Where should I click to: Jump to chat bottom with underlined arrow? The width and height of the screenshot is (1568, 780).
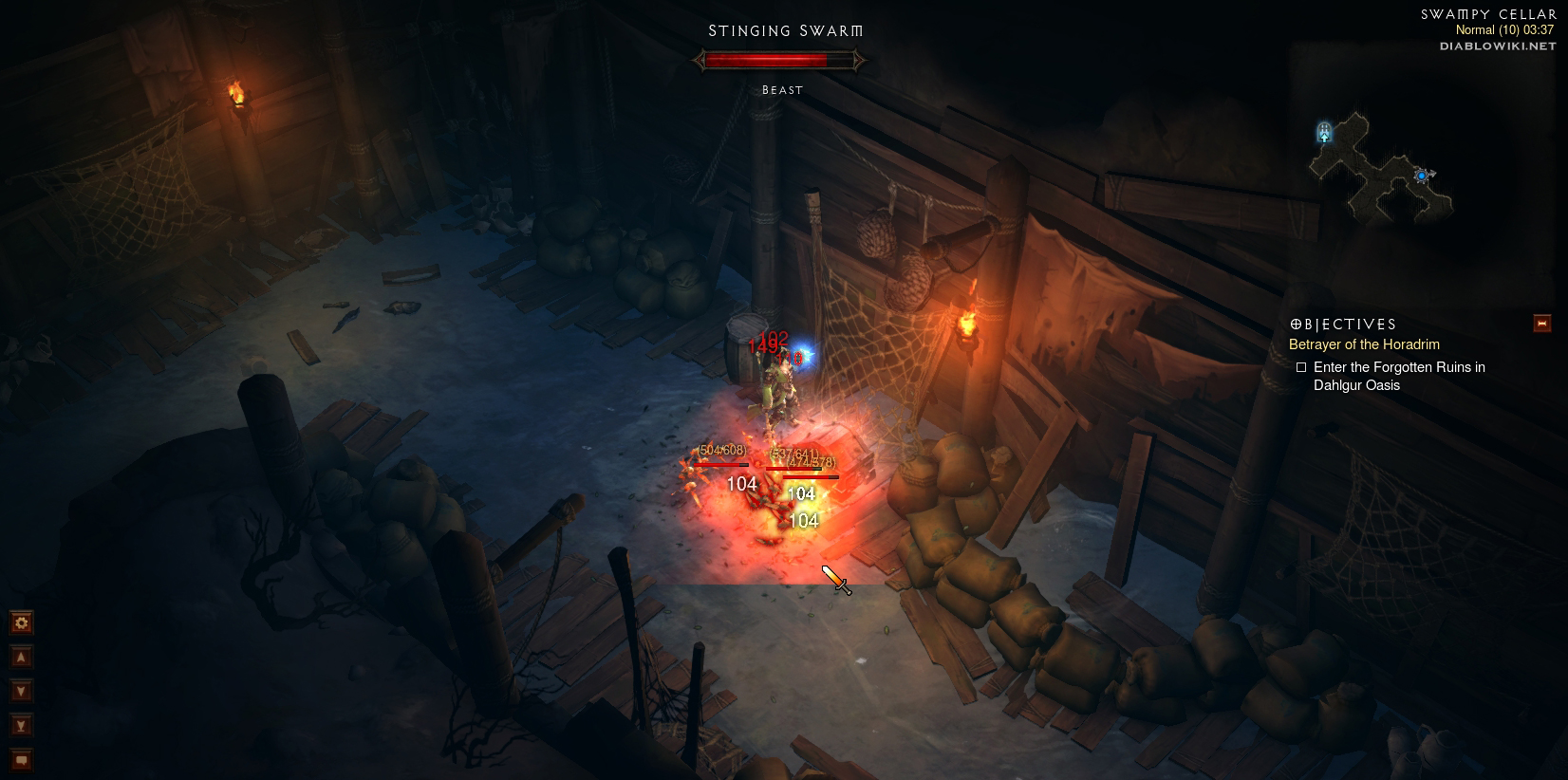pyautogui.click(x=21, y=726)
